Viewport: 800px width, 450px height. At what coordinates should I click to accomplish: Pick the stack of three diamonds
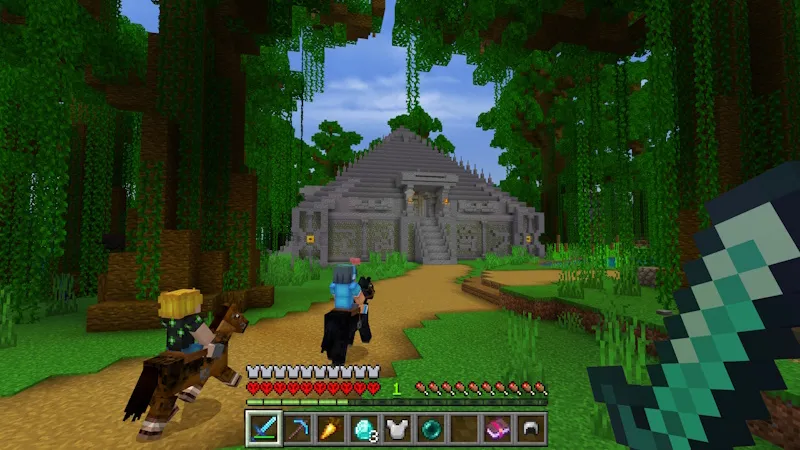coord(363,428)
